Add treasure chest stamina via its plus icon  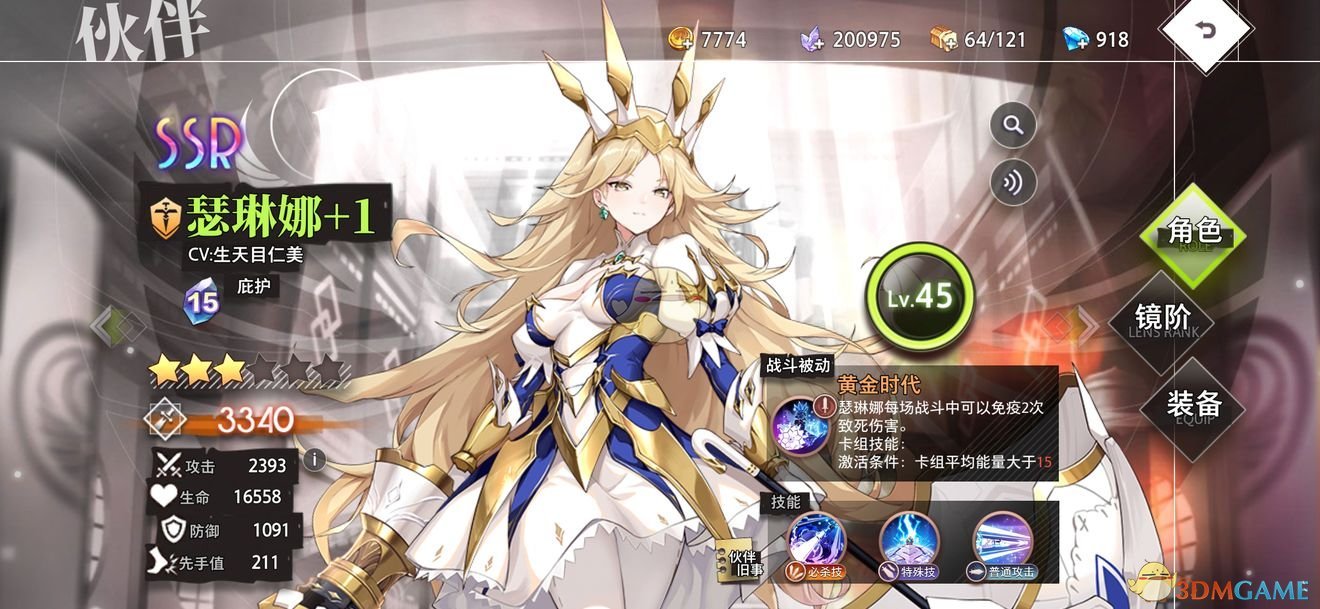pos(944,39)
